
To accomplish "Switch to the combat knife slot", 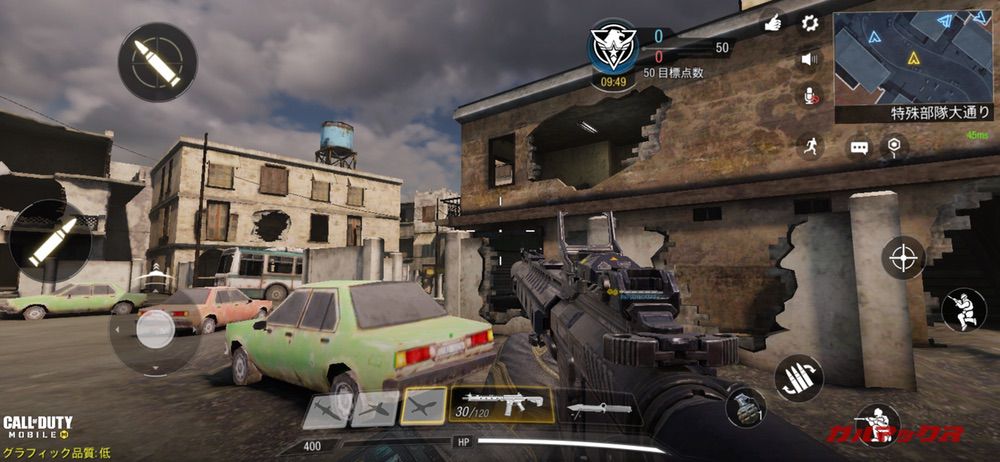I will coord(599,408).
